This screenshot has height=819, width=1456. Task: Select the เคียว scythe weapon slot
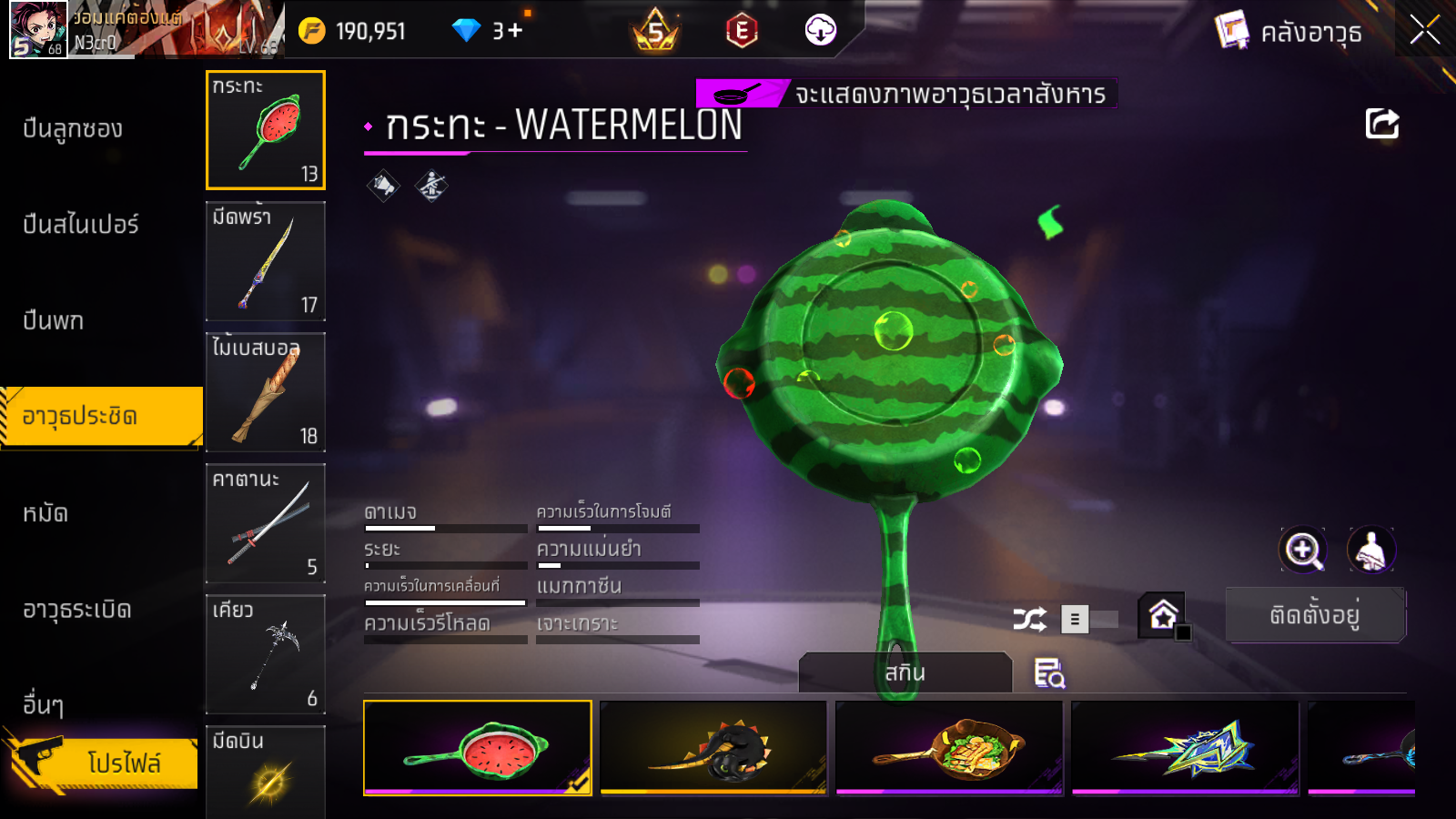point(266,654)
